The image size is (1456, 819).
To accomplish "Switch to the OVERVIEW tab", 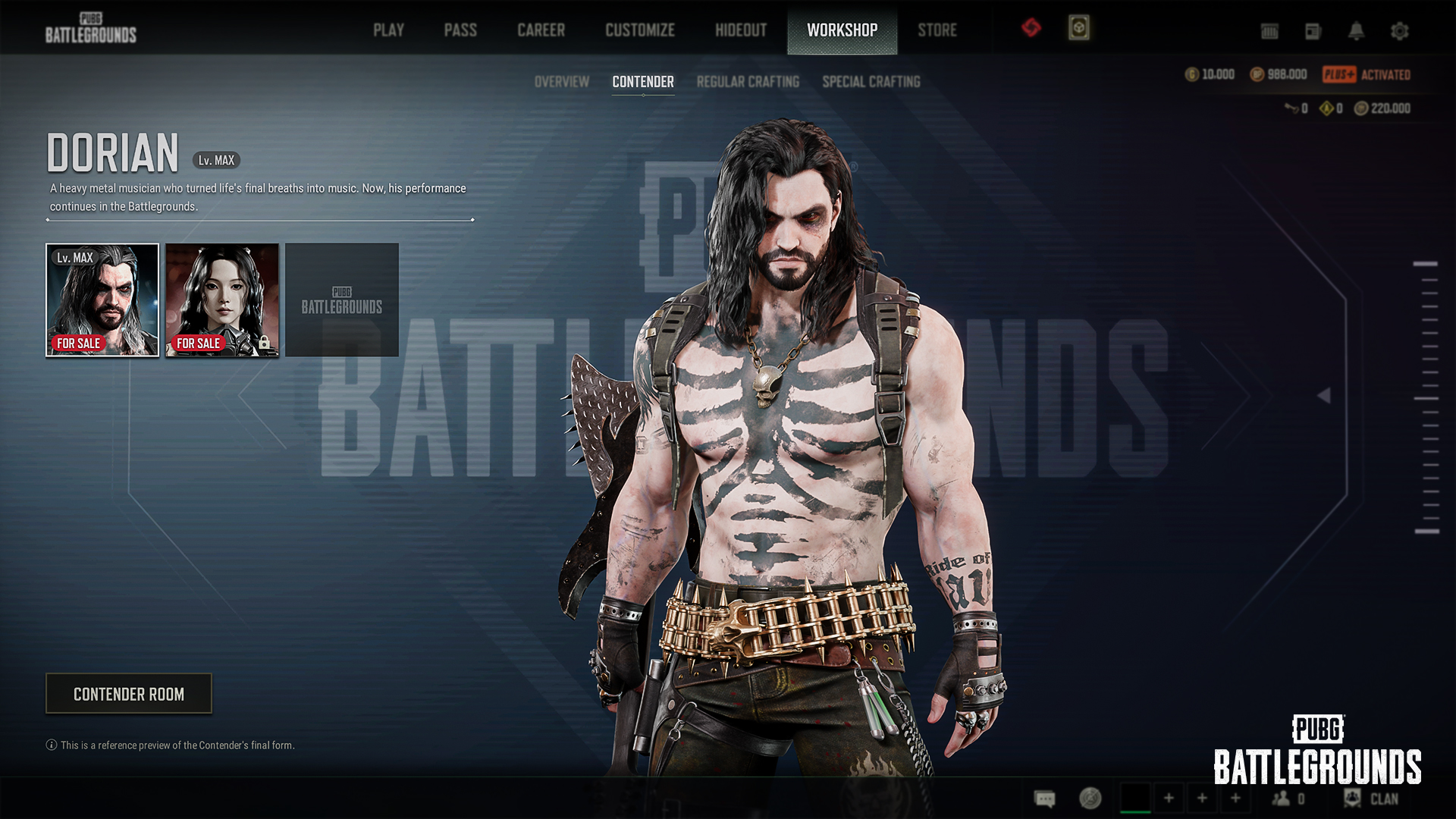I will click(561, 82).
